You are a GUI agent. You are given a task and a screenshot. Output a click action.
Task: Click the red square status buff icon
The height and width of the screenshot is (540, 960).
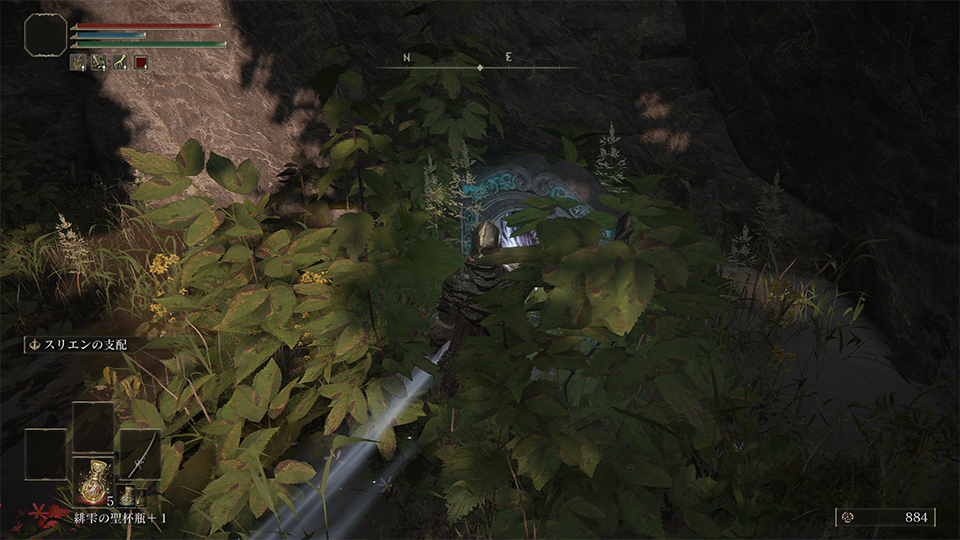(x=141, y=63)
